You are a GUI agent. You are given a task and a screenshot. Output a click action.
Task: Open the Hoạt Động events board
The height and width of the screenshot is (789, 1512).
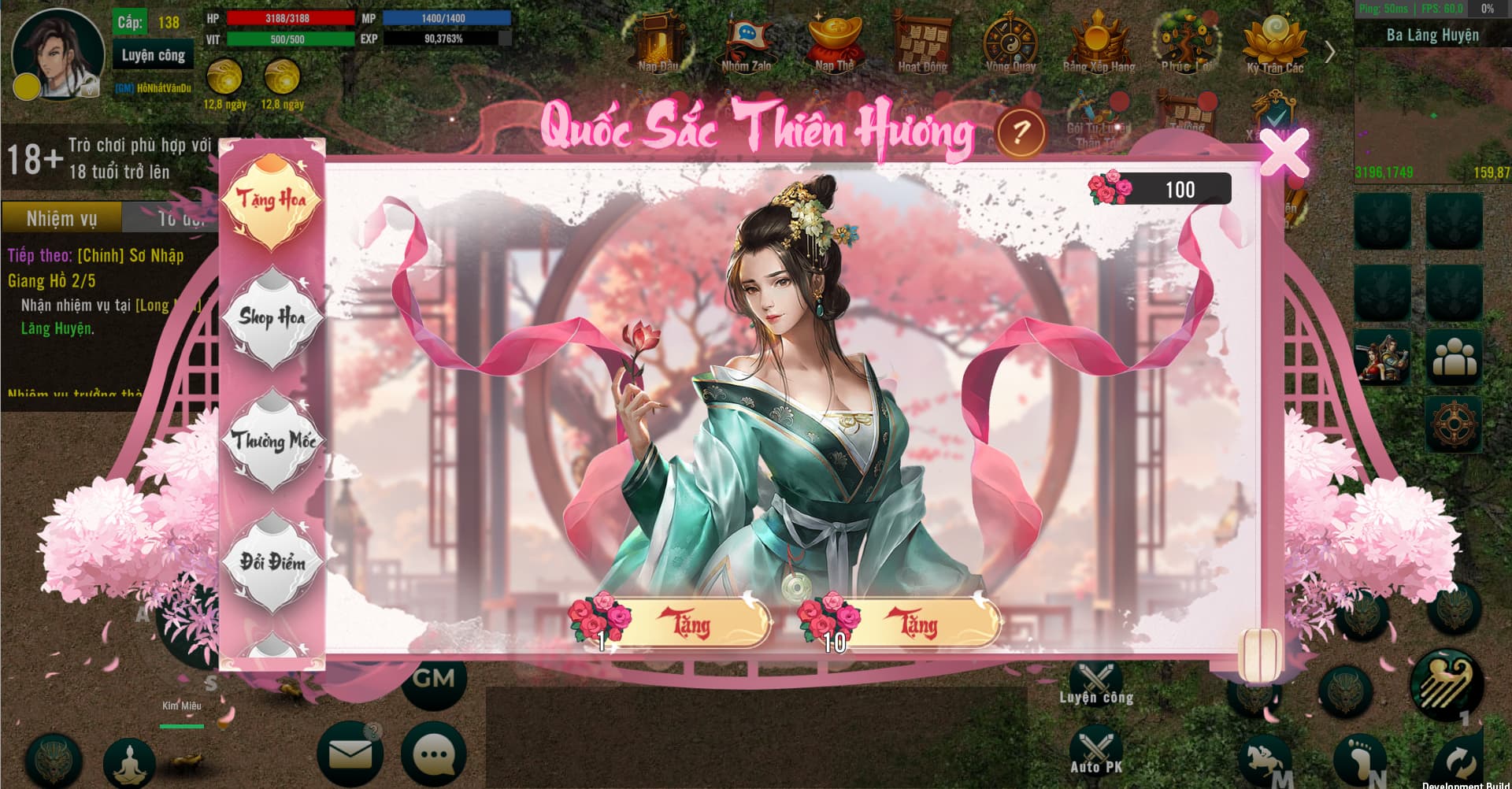pos(923,43)
